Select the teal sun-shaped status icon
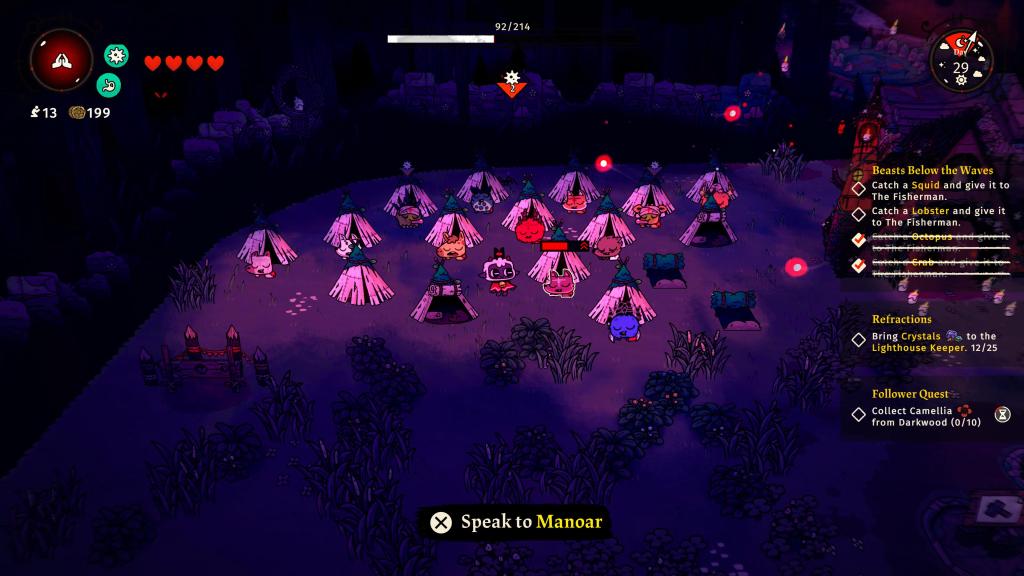1024x576 pixels. pyautogui.click(x=117, y=56)
